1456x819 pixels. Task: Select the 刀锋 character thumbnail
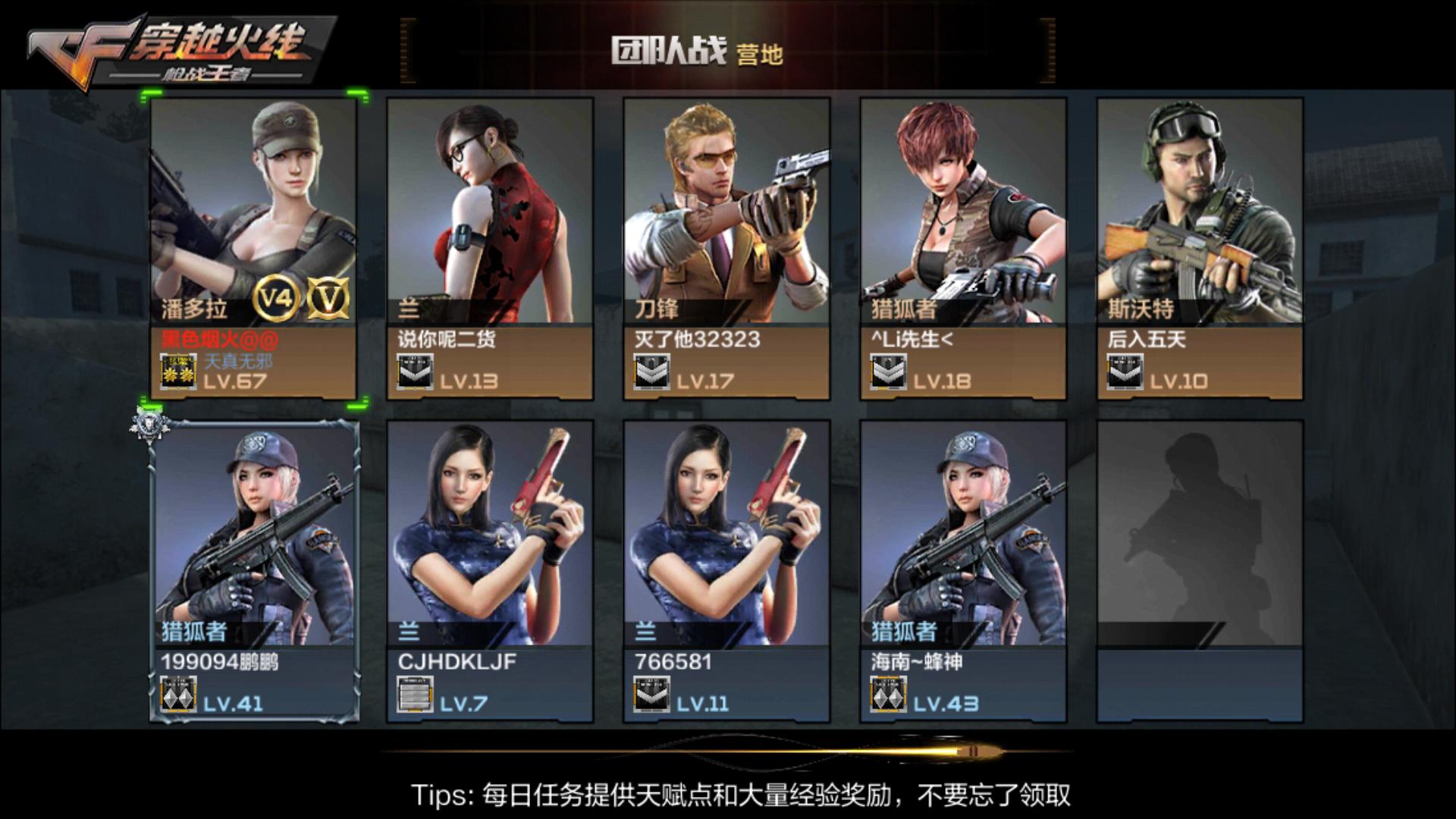click(728, 212)
